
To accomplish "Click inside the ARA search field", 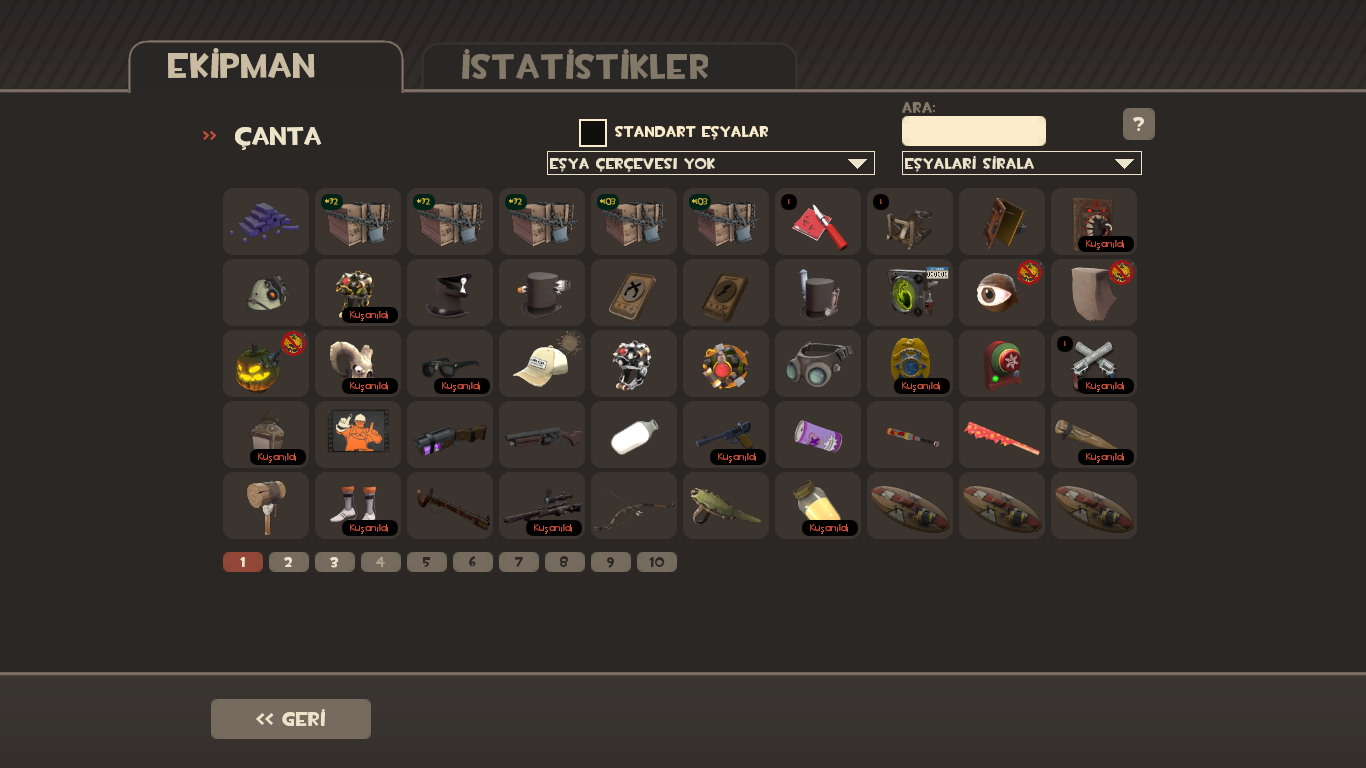I will click(x=974, y=130).
